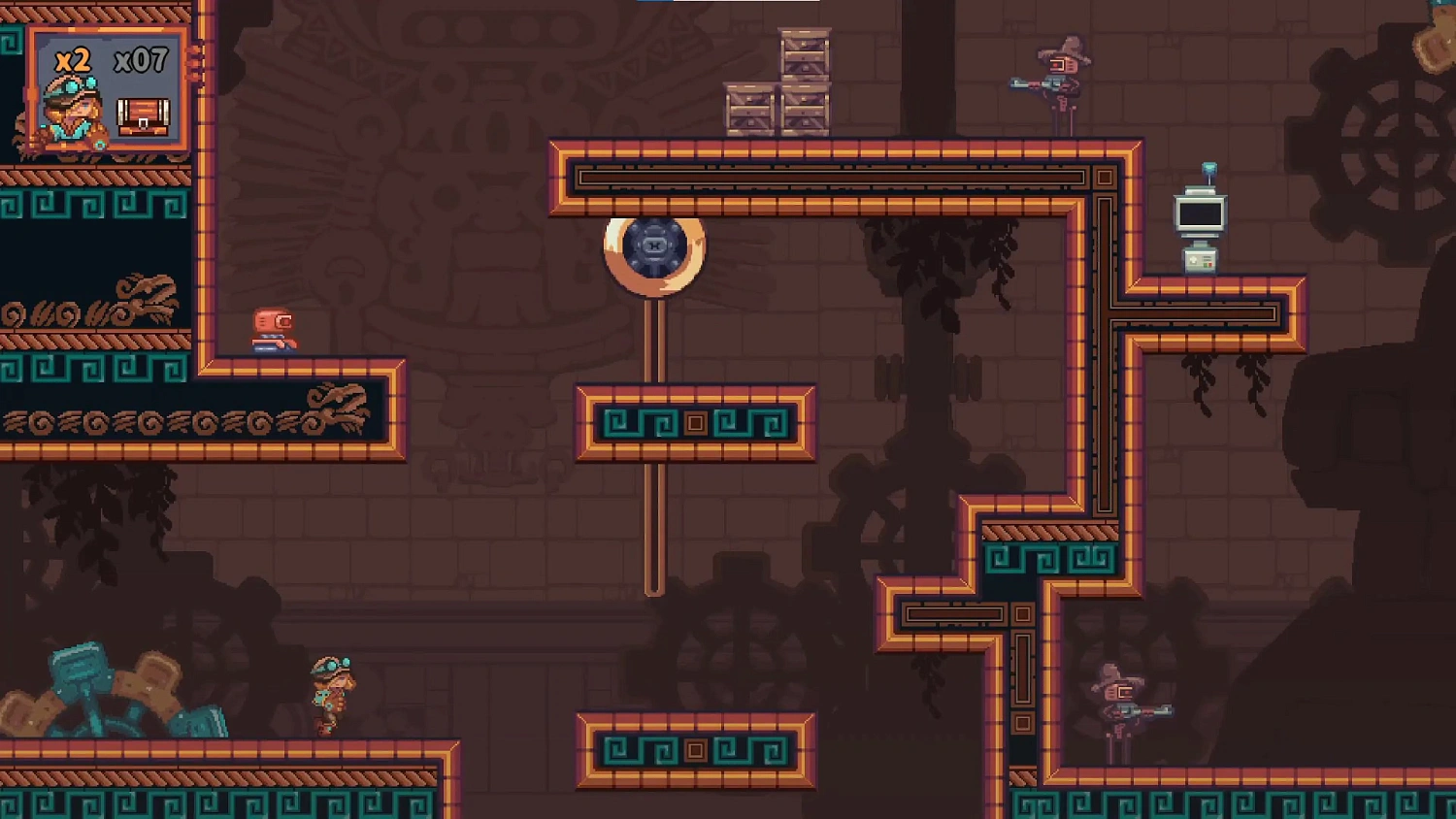Click the orange turret robot on the ledge
This screenshot has width=1456, height=819.
point(275,328)
